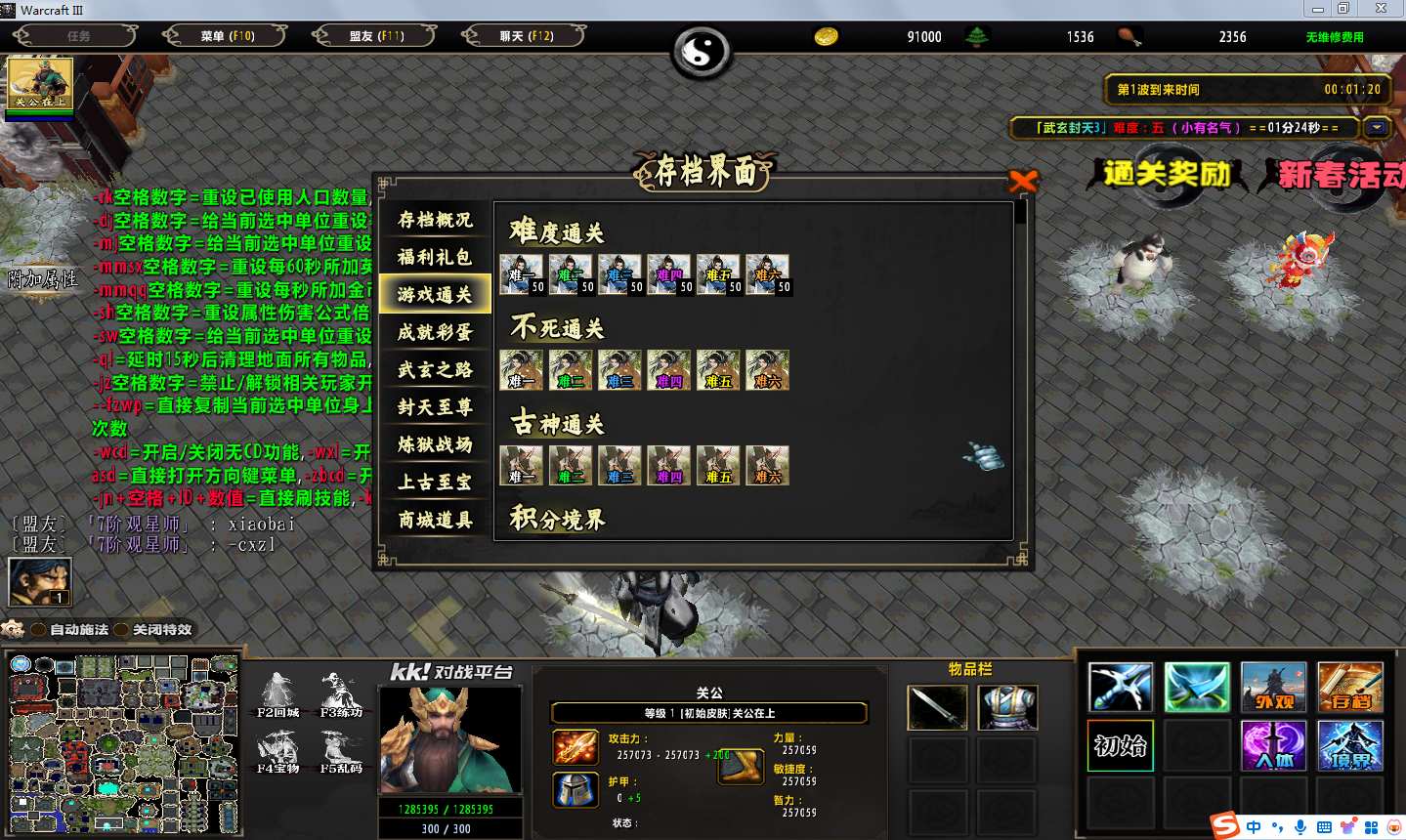The height and width of the screenshot is (840, 1406).
Task: Open the 炼狱战场 tab
Action: coord(435,444)
